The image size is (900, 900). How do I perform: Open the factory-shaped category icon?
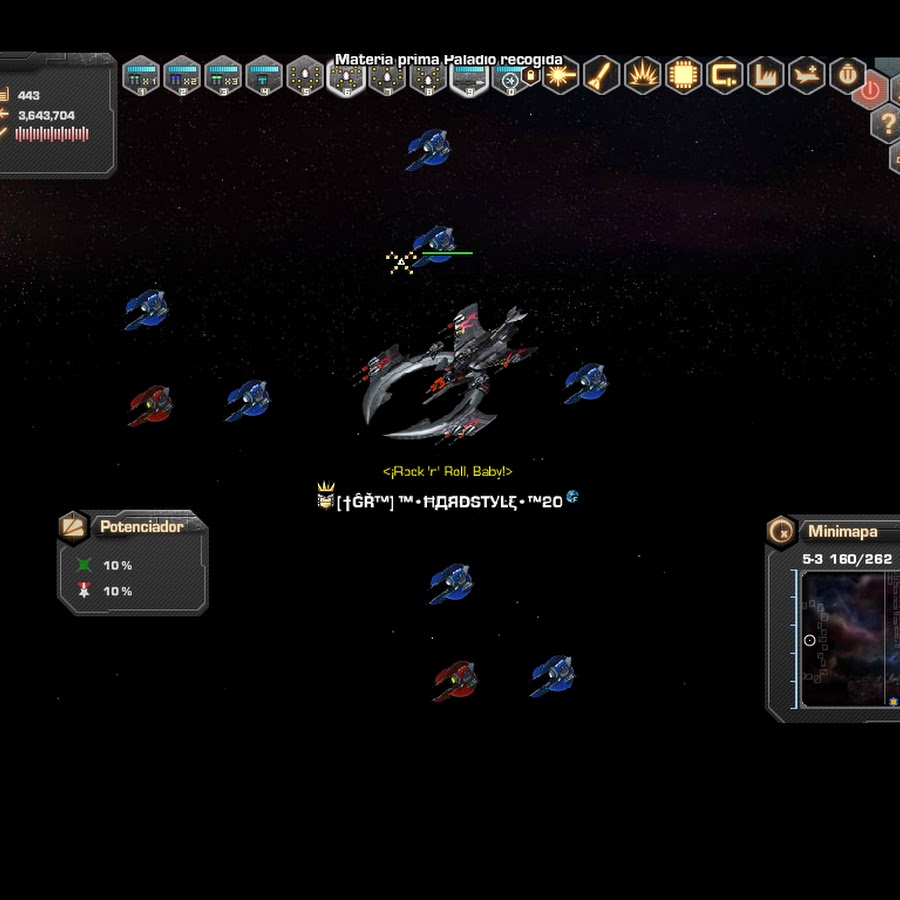[765, 75]
